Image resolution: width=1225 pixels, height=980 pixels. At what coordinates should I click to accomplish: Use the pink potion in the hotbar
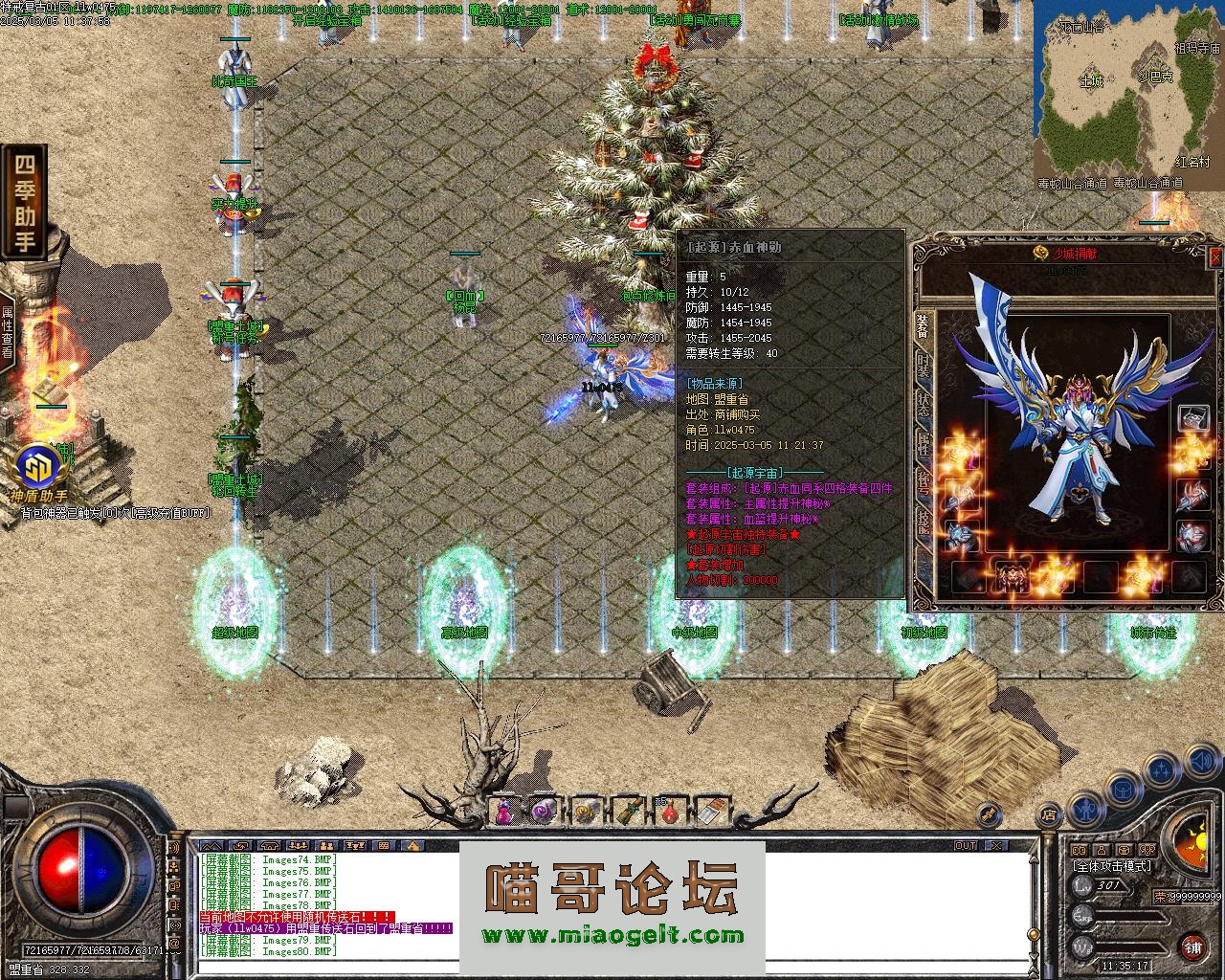point(503,813)
